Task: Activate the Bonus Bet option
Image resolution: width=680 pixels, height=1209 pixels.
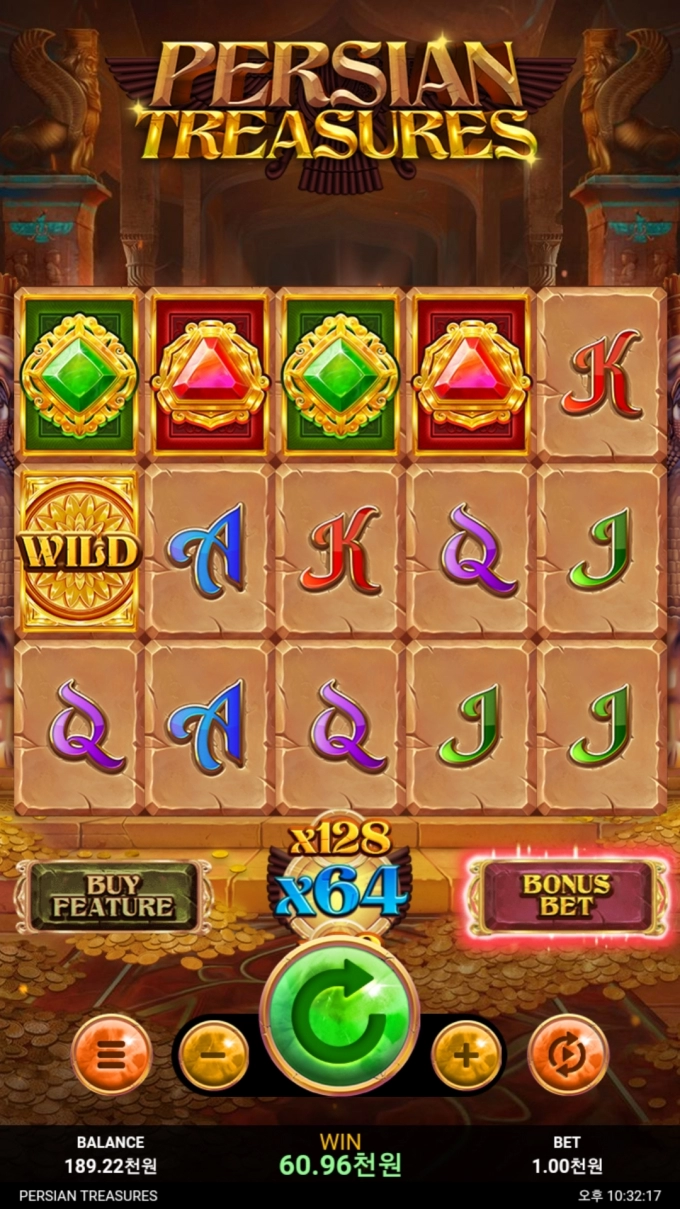Action: coord(566,896)
